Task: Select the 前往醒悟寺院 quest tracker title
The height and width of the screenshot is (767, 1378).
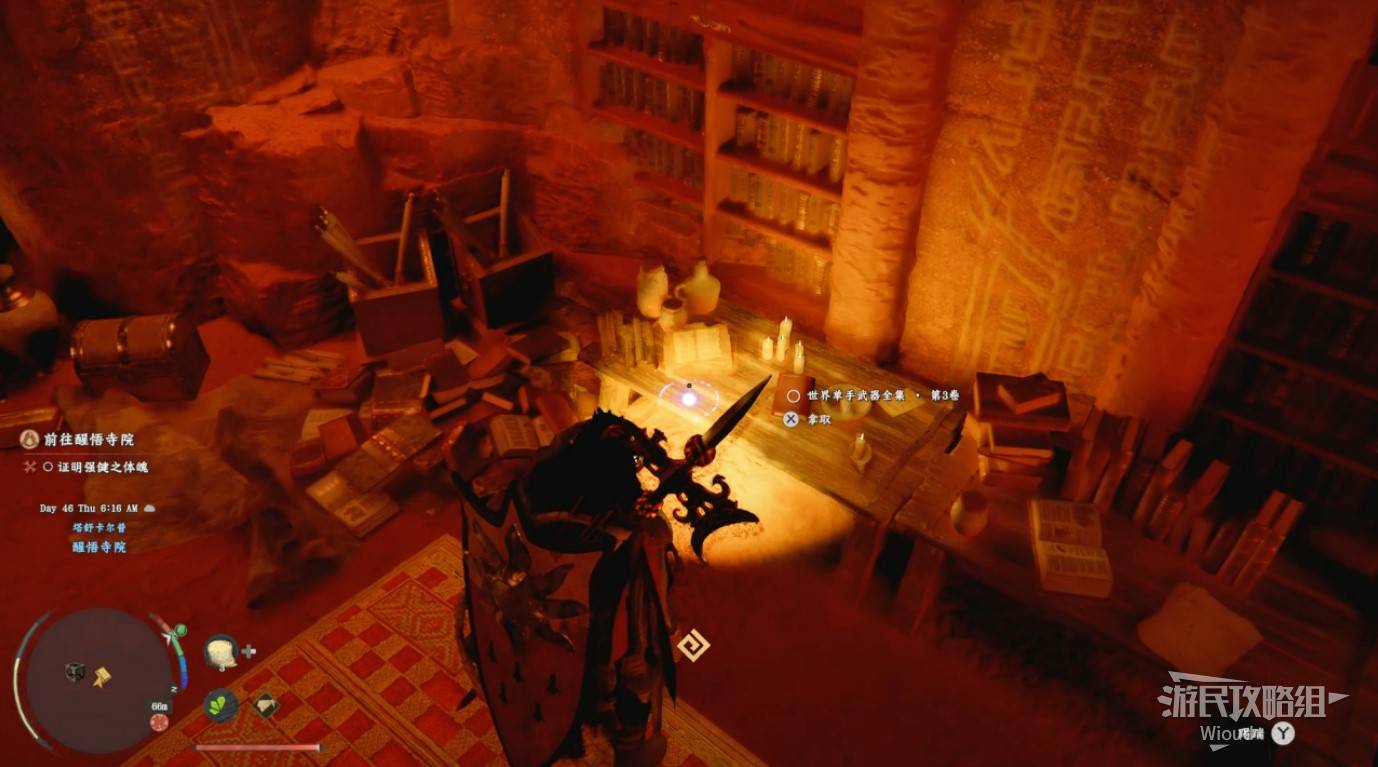Action: [88, 439]
